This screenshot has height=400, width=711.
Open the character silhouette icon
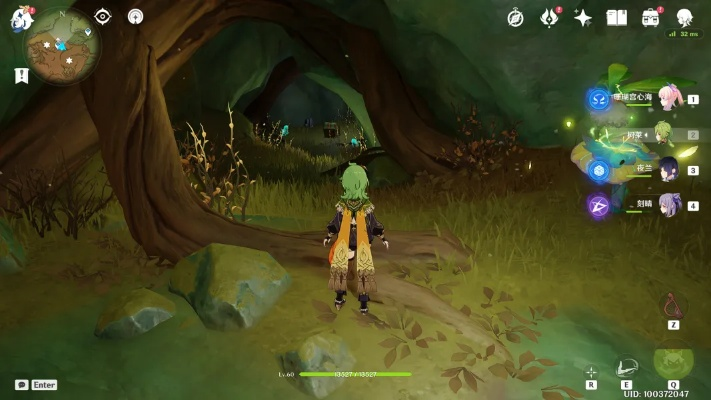685,17
